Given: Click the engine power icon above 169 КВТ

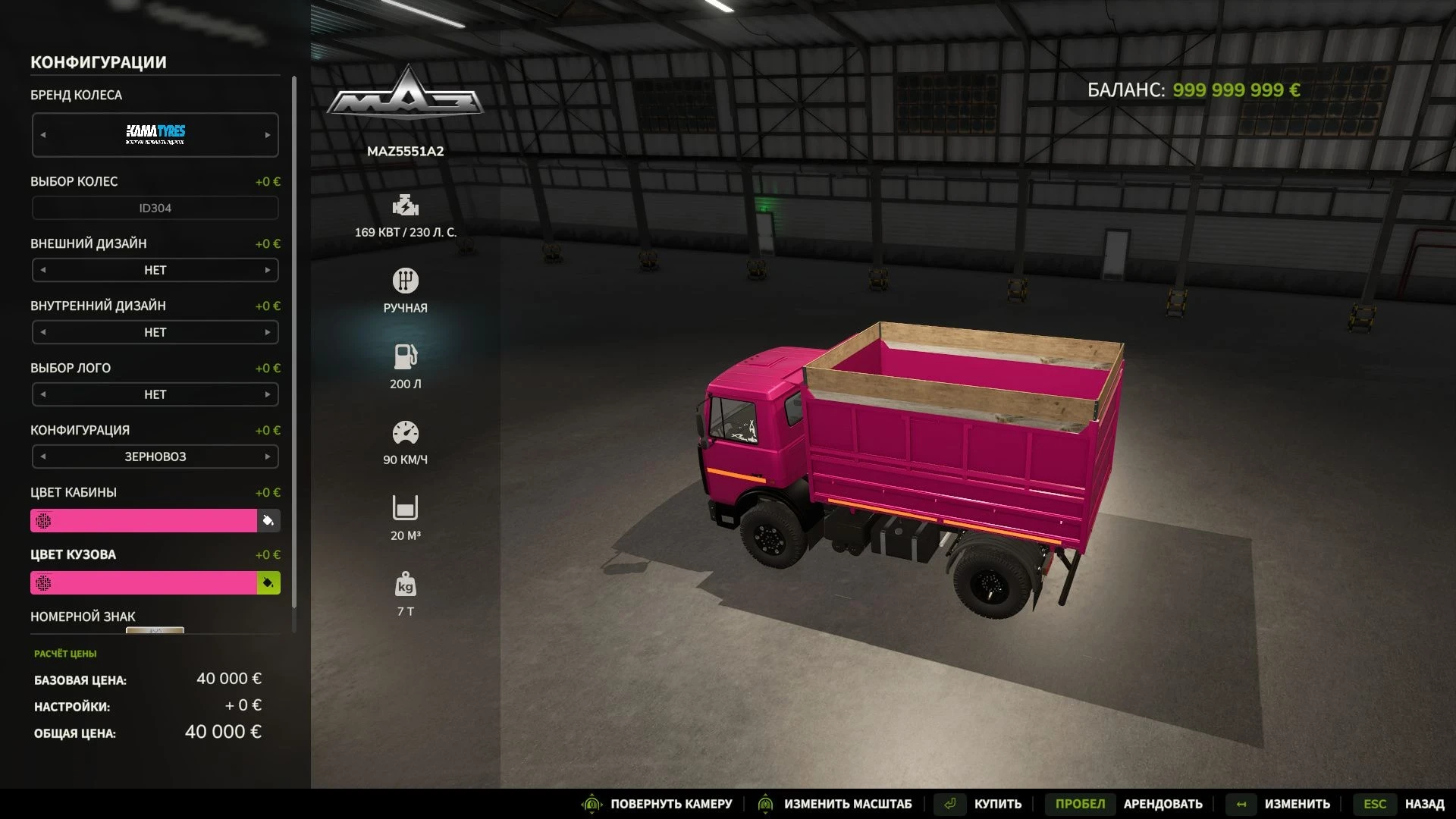Looking at the screenshot, I should [406, 205].
